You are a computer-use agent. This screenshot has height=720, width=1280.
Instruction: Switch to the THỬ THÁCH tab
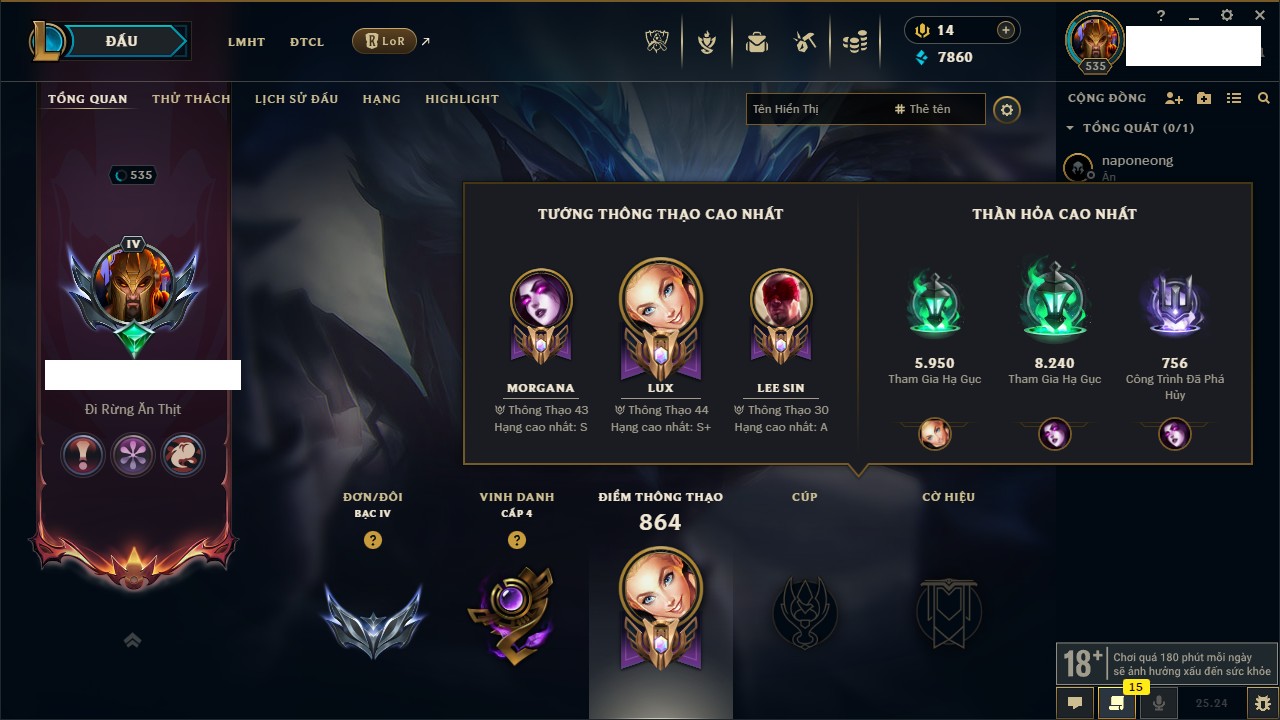[x=191, y=99]
